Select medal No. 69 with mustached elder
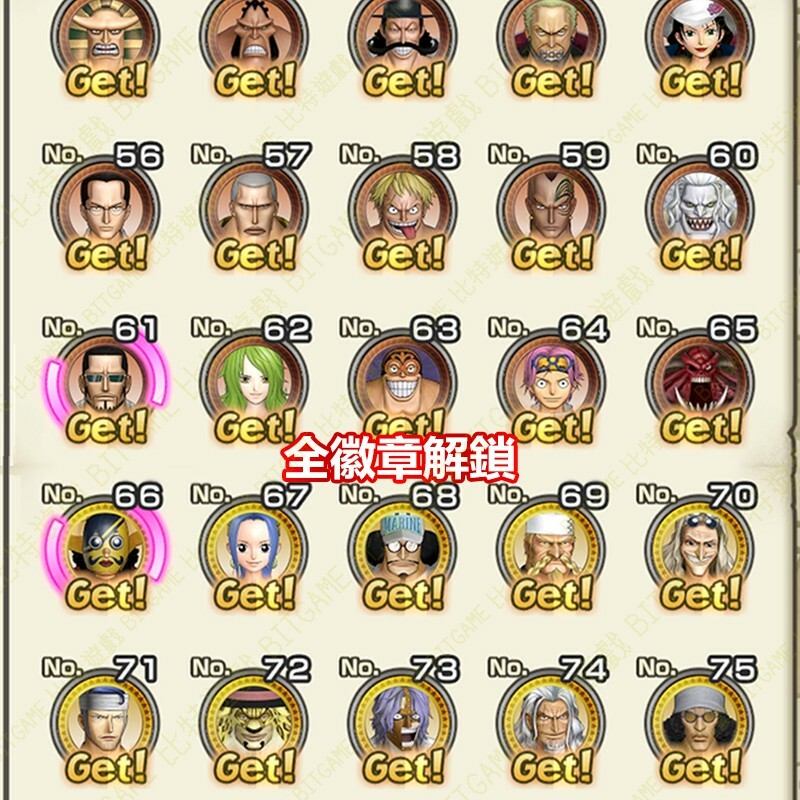The image size is (800, 800). pyautogui.click(x=550, y=548)
